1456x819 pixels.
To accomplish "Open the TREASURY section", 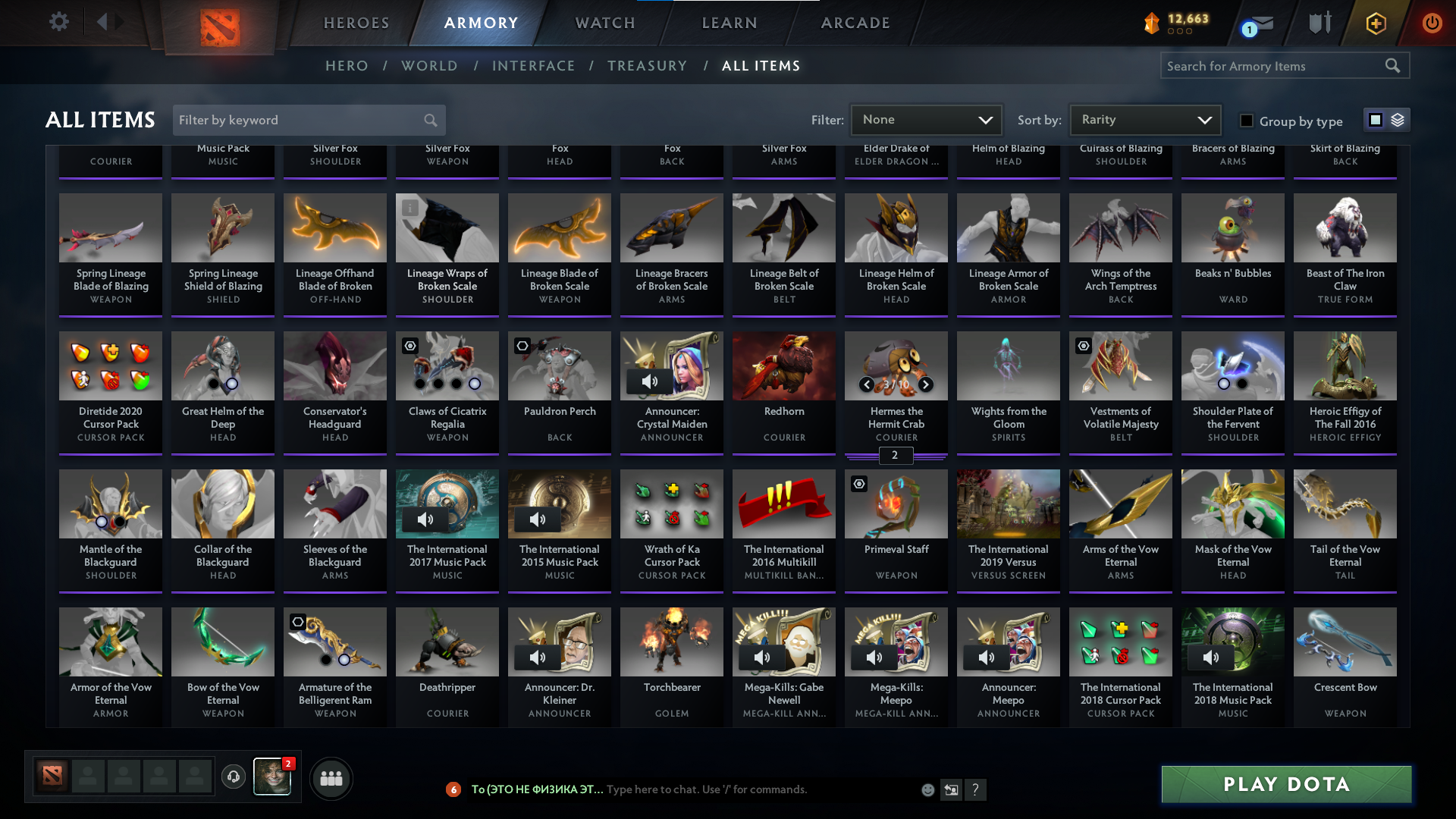I will [647, 66].
